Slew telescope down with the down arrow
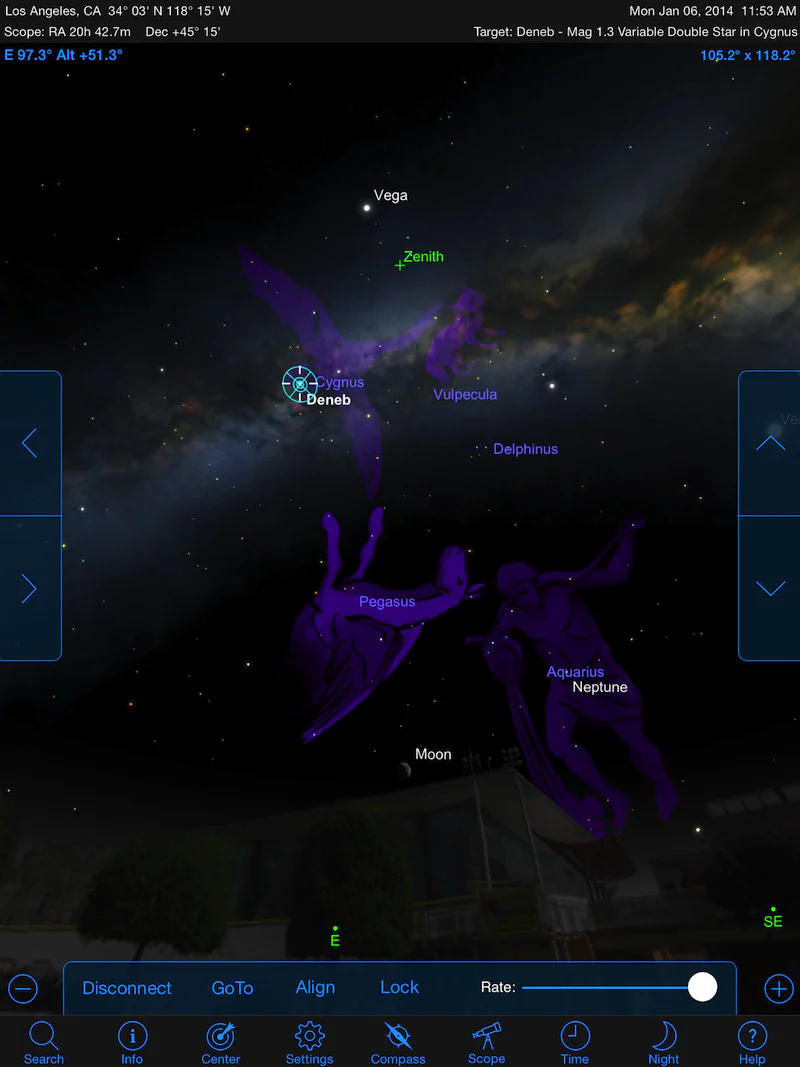Screen dimensions: 800x1067 (770, 589)
